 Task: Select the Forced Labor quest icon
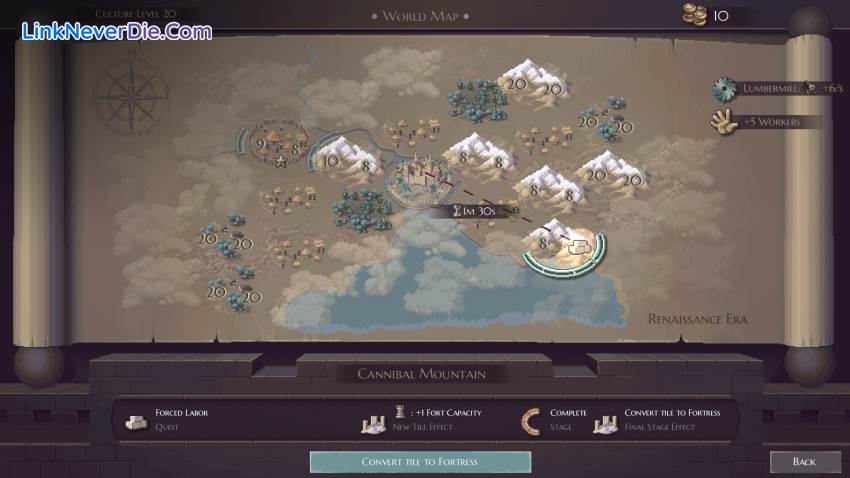pos(136,419)
